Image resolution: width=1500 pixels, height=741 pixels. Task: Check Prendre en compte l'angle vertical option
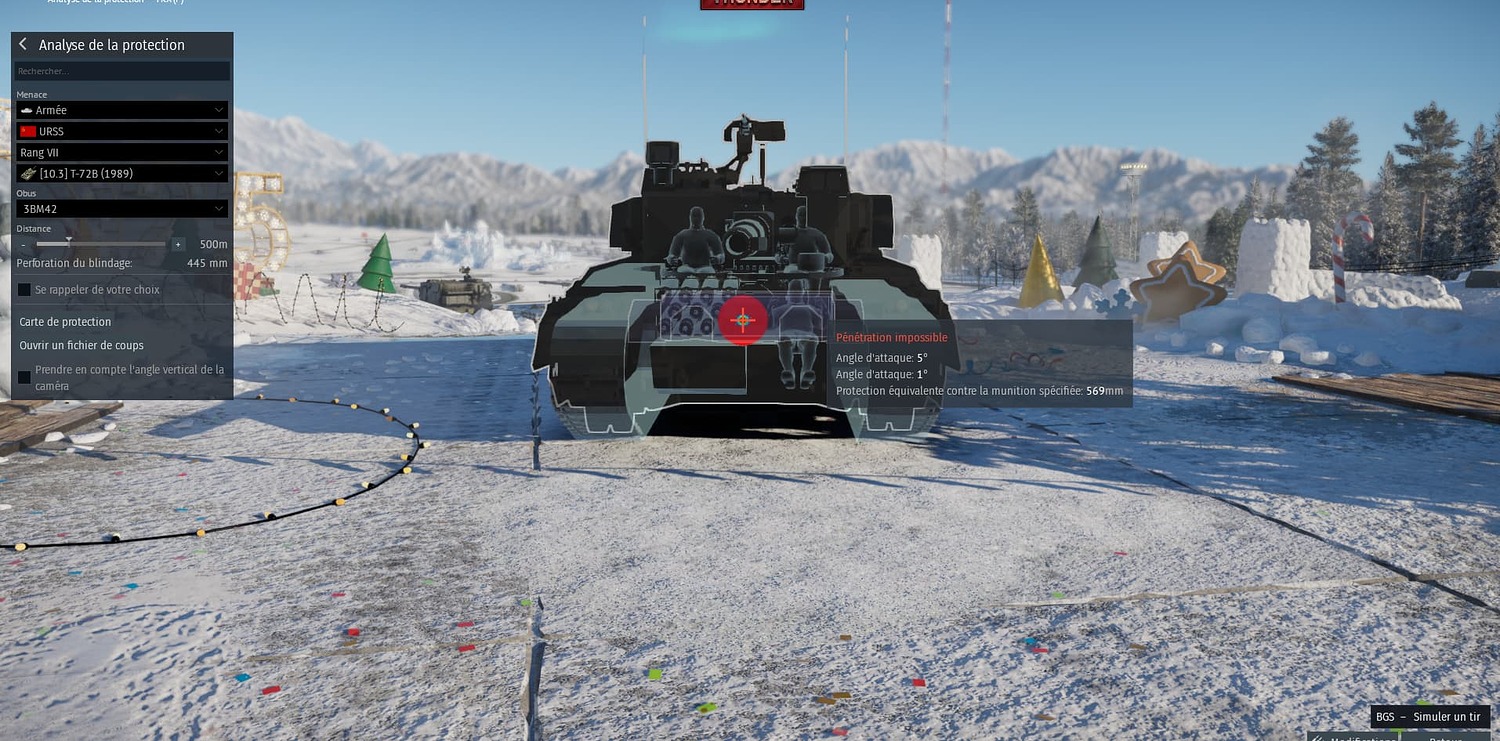pos(24,377)
